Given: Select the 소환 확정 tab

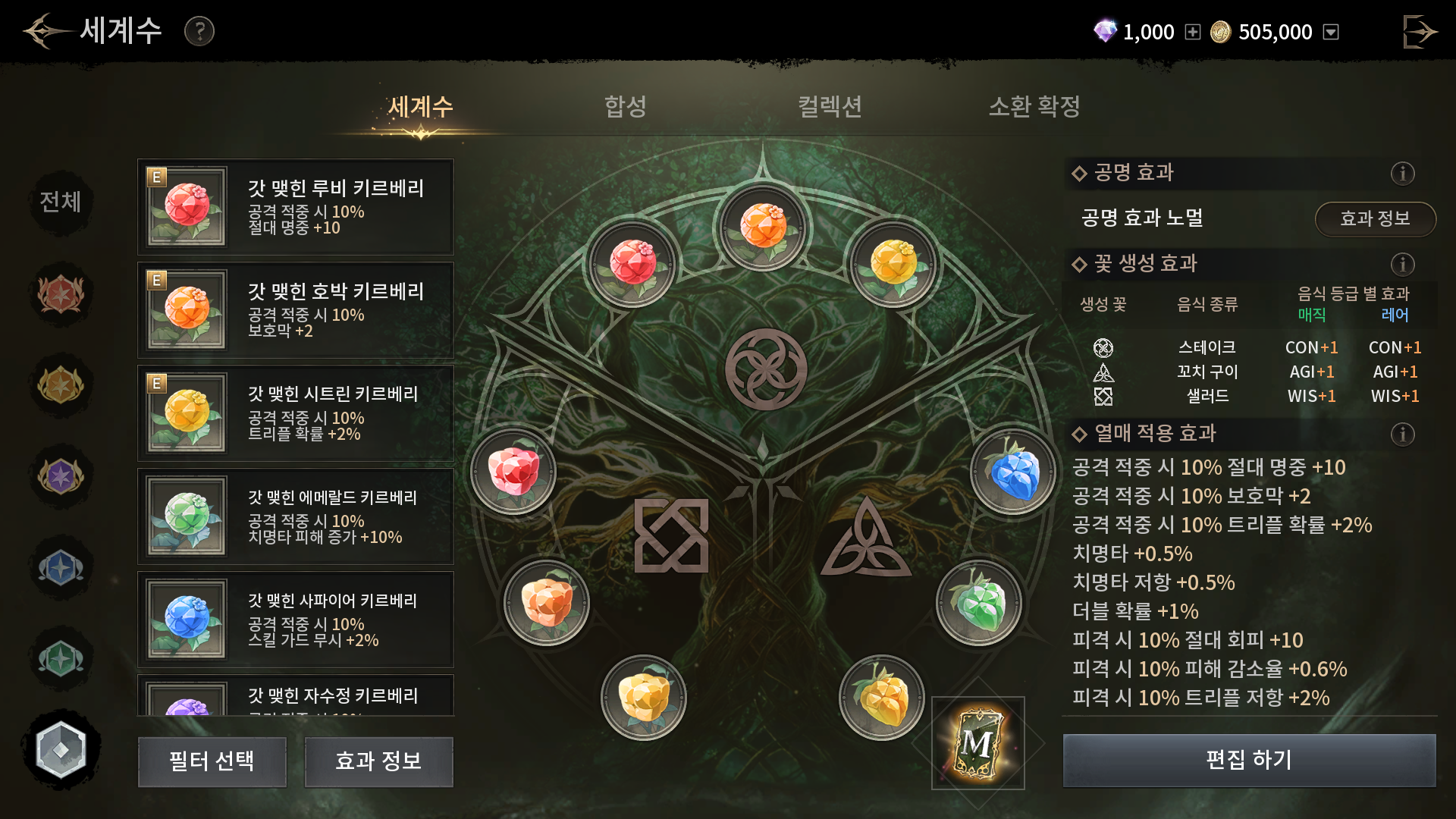Looking at the screenshot, I should tap(1034, 106).
